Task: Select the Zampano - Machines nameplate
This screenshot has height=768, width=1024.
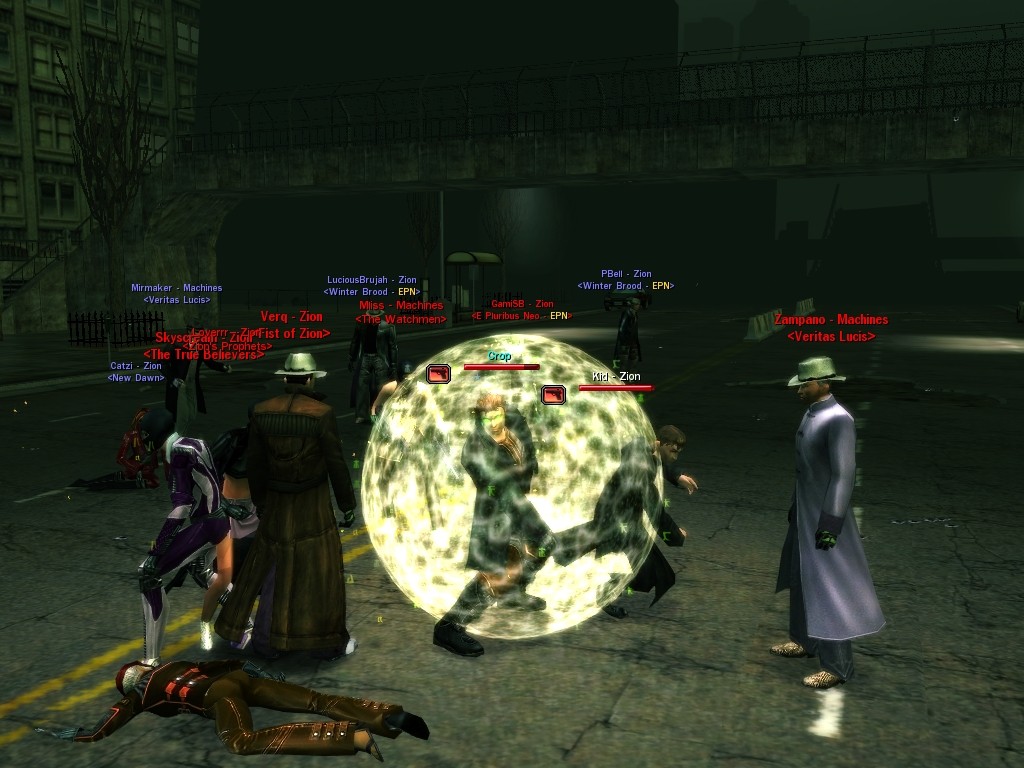Action: click(x=830, y=320)
